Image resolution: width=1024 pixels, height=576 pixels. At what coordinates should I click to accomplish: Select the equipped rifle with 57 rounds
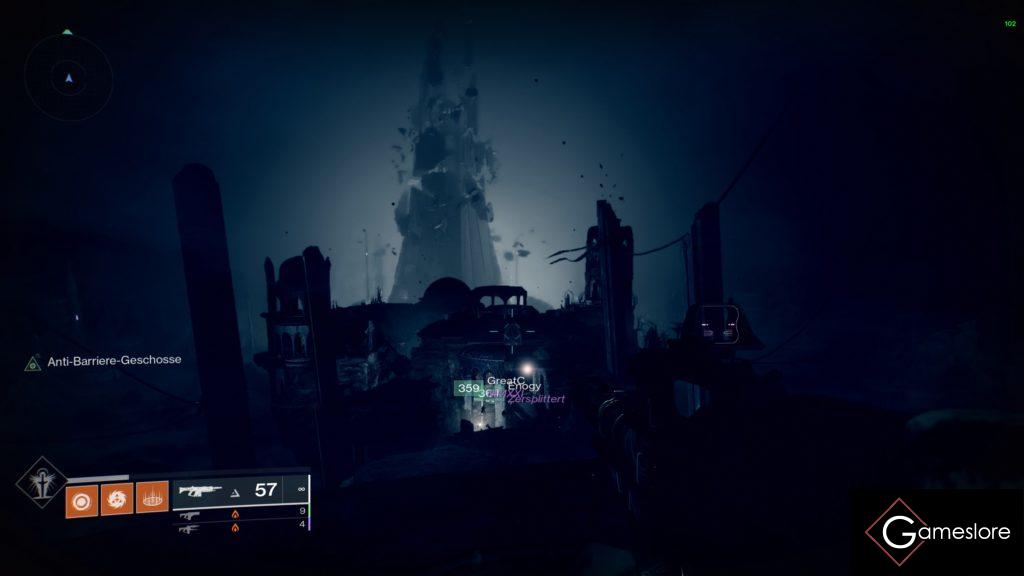point(239,490)
